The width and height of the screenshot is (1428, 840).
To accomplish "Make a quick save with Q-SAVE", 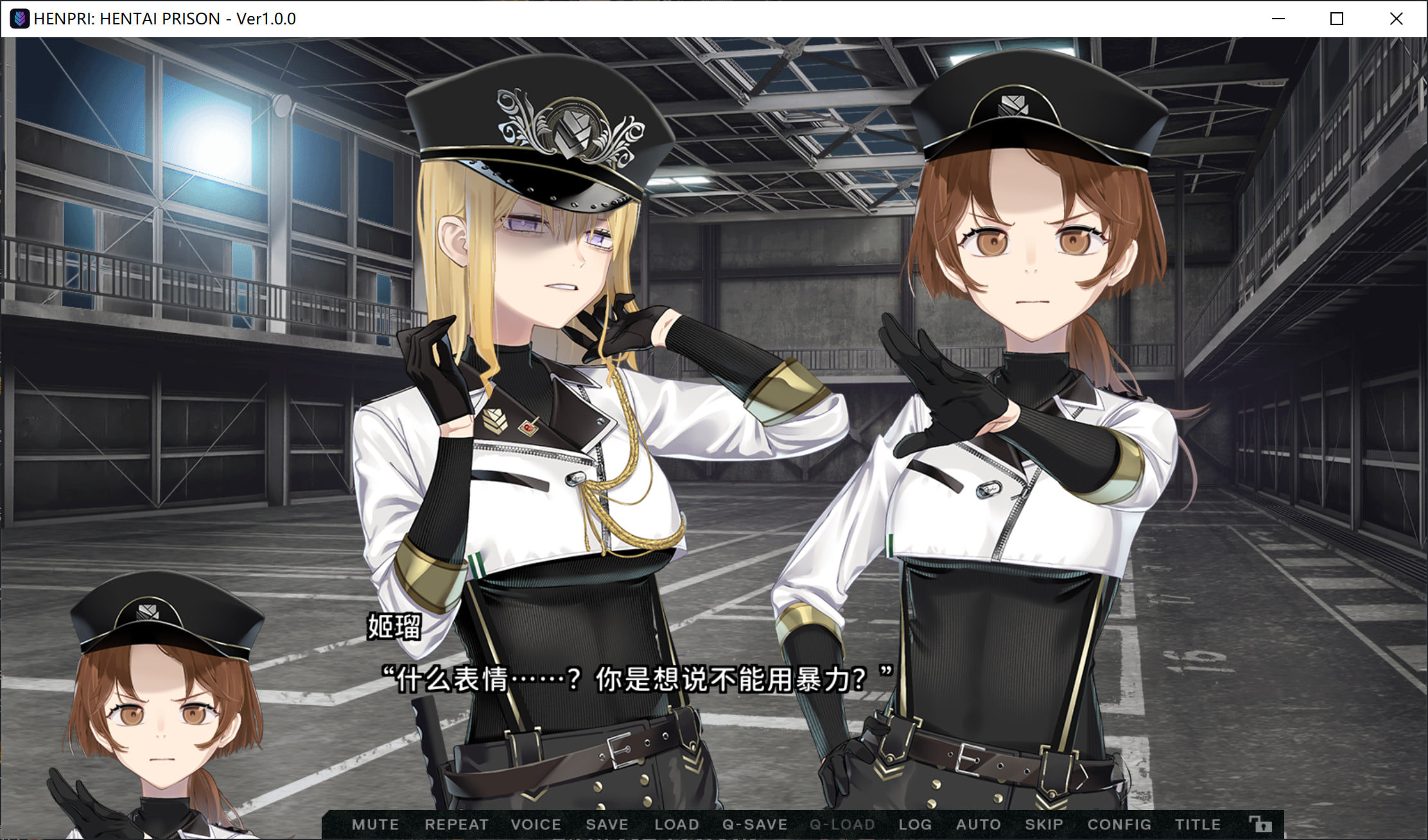I will 755,825.
